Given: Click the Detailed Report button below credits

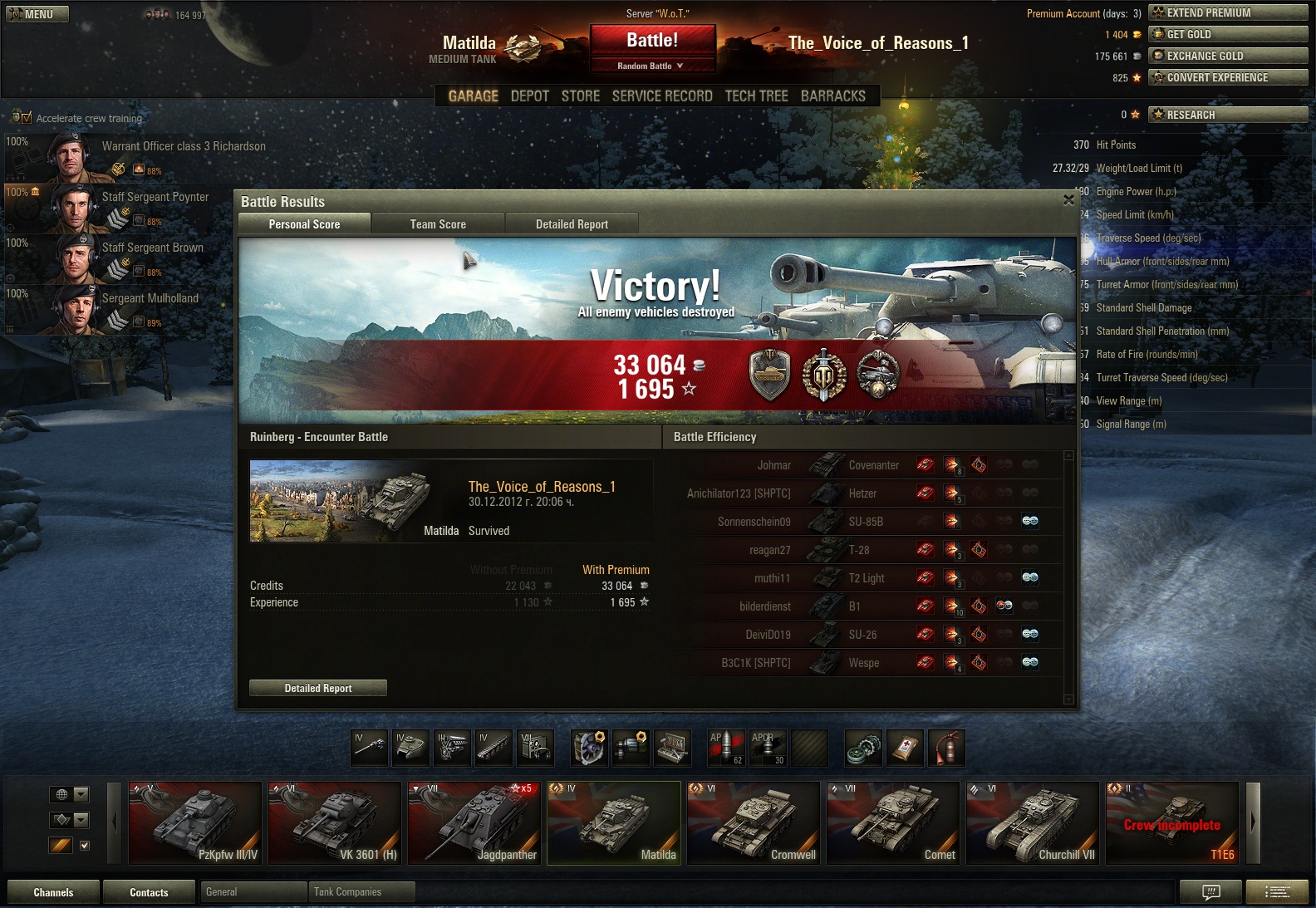Looking at the screenshot, I should (318, 688).
